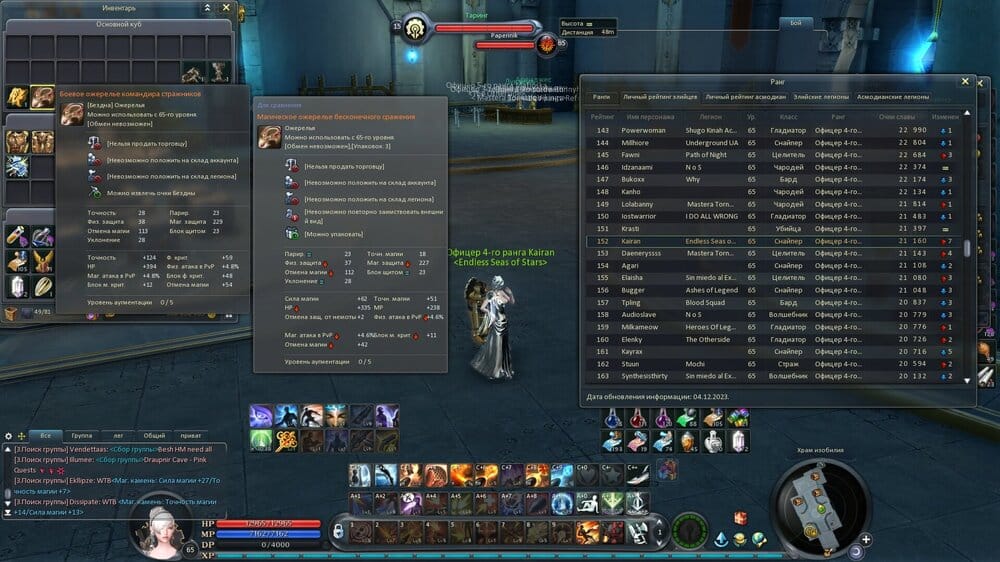Select the приват chat tab

(x=191, y=436)
